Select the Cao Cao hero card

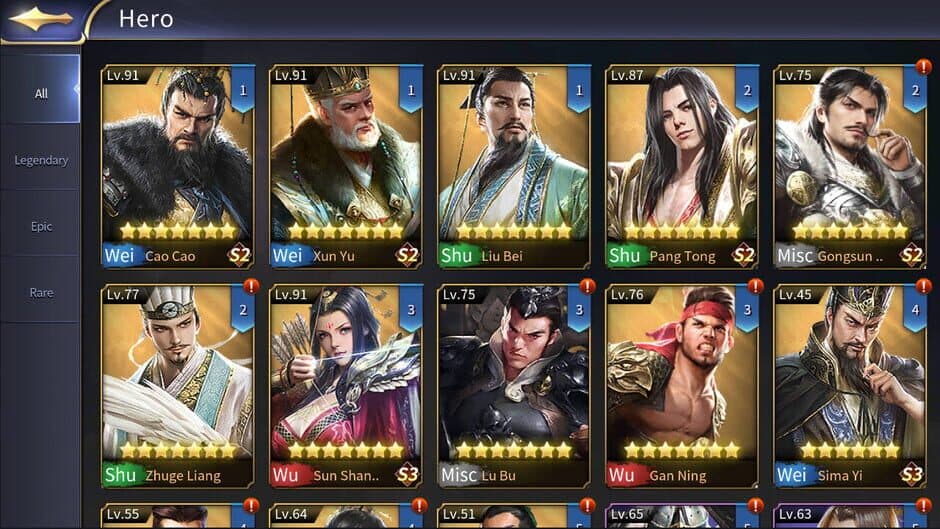coord(178,165)
